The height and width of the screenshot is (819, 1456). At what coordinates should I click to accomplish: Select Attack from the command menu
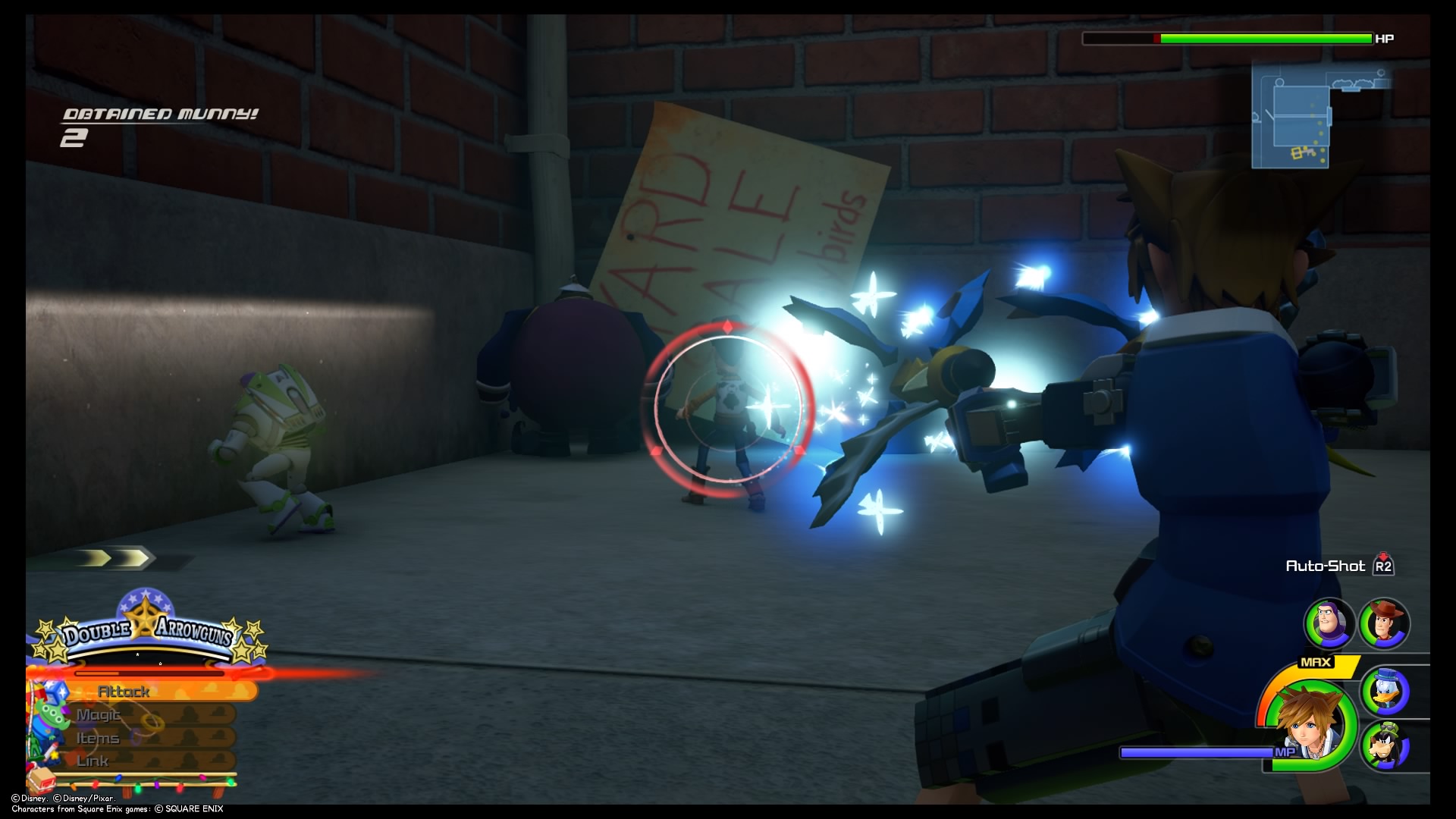click(x=125, y=690)
